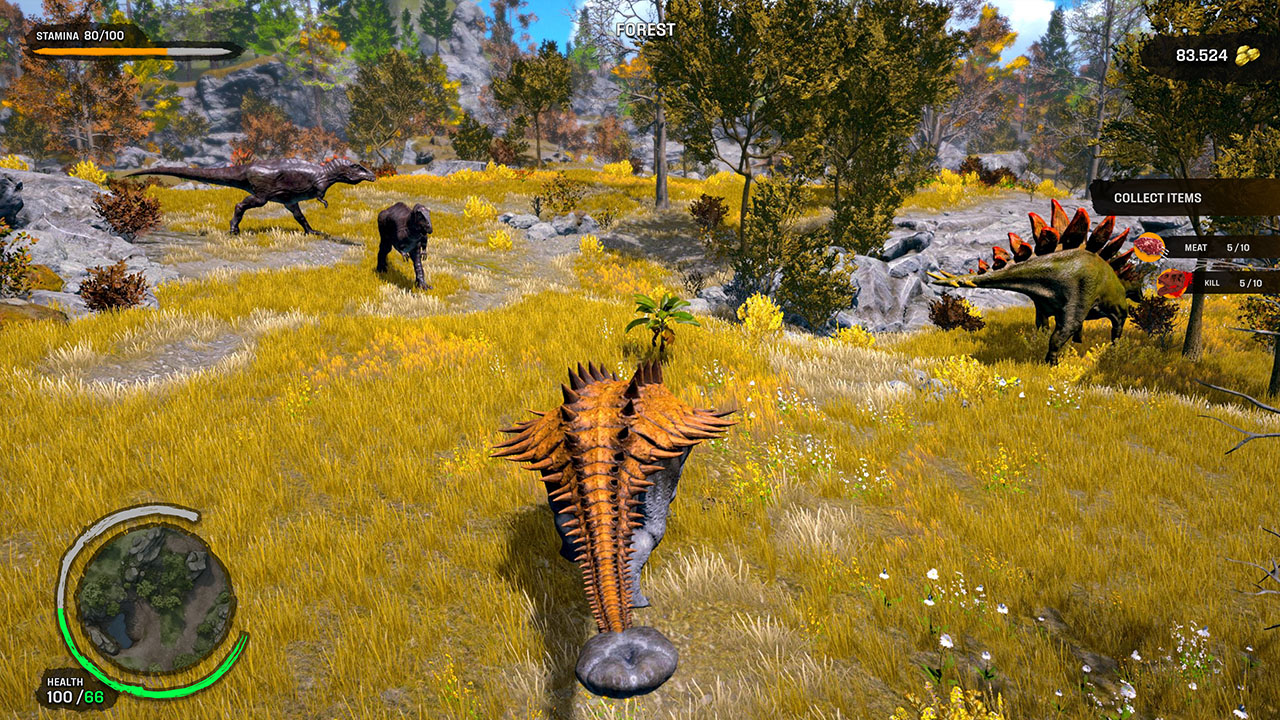Click the COLLECT ITEMS panel header
1280x720 pixels.
click(1160, 197)
